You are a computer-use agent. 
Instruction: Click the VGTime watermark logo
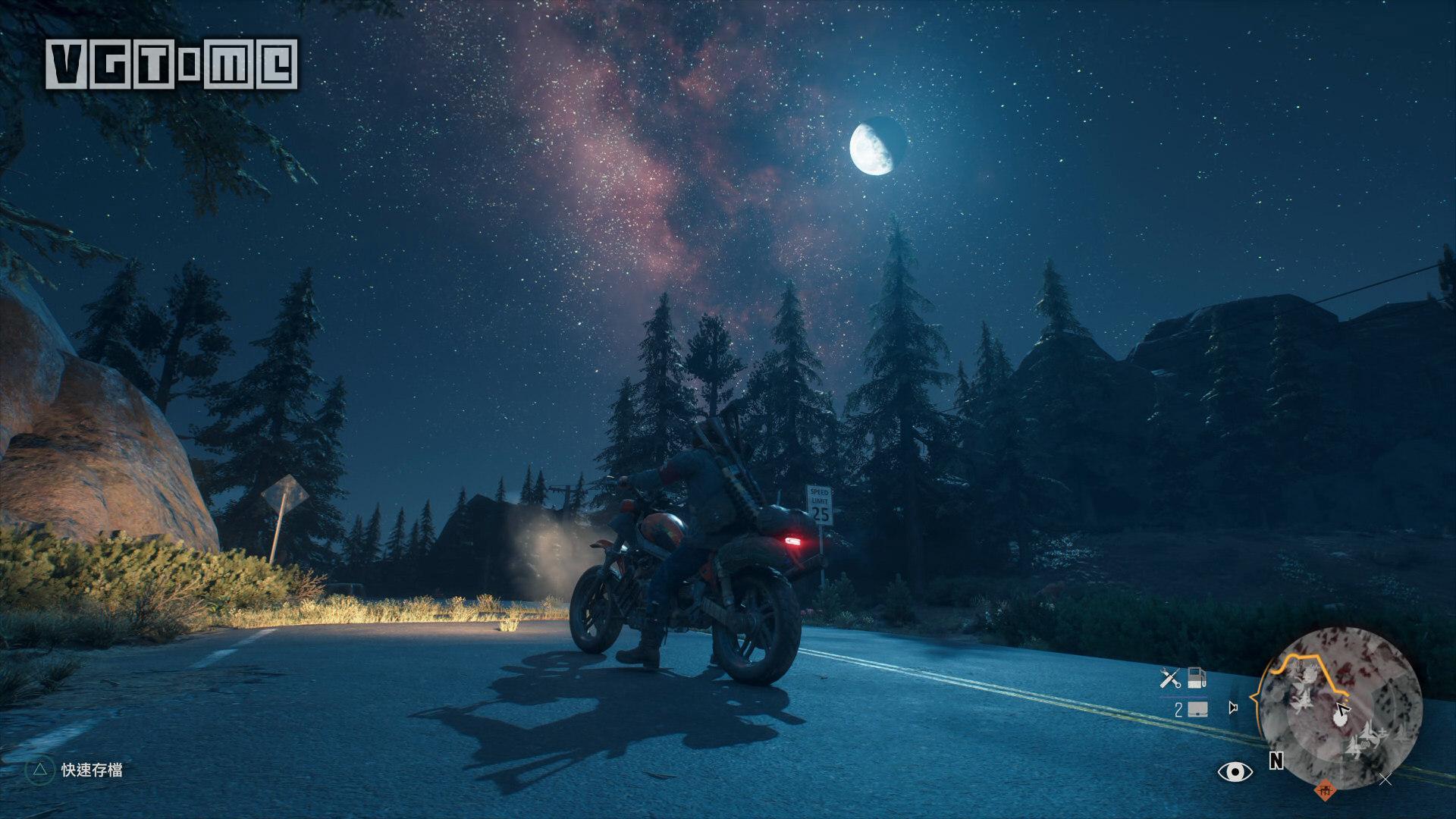pos(171,64)
